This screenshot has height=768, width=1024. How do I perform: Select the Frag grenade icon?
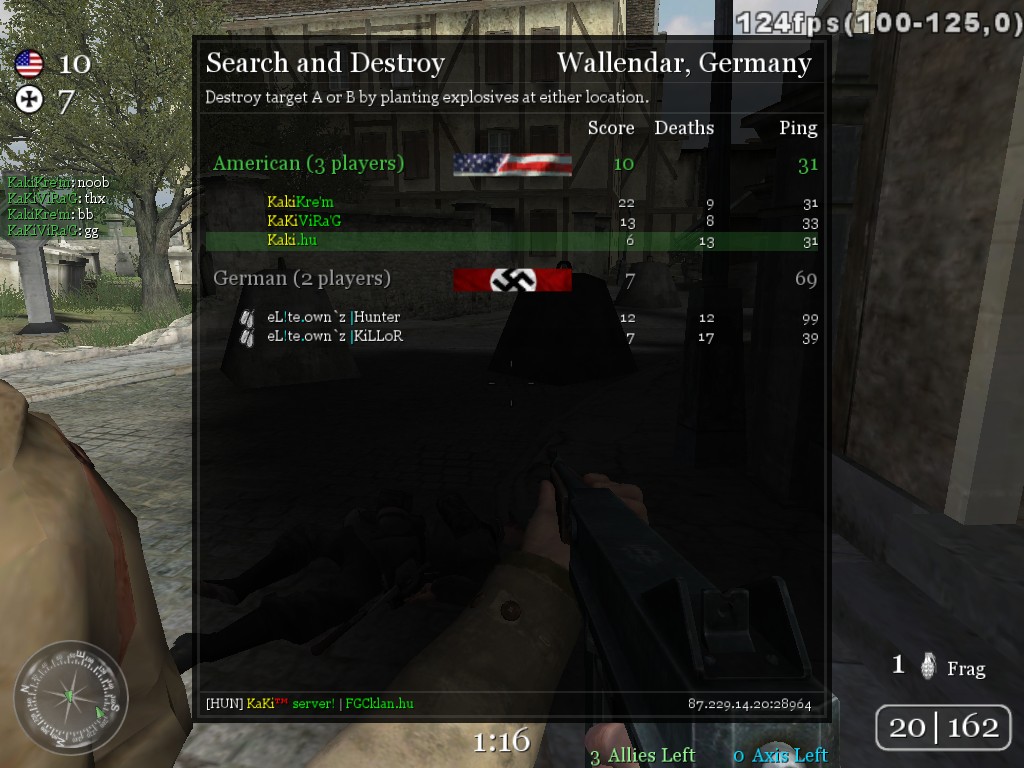click(x=929, y=666)
